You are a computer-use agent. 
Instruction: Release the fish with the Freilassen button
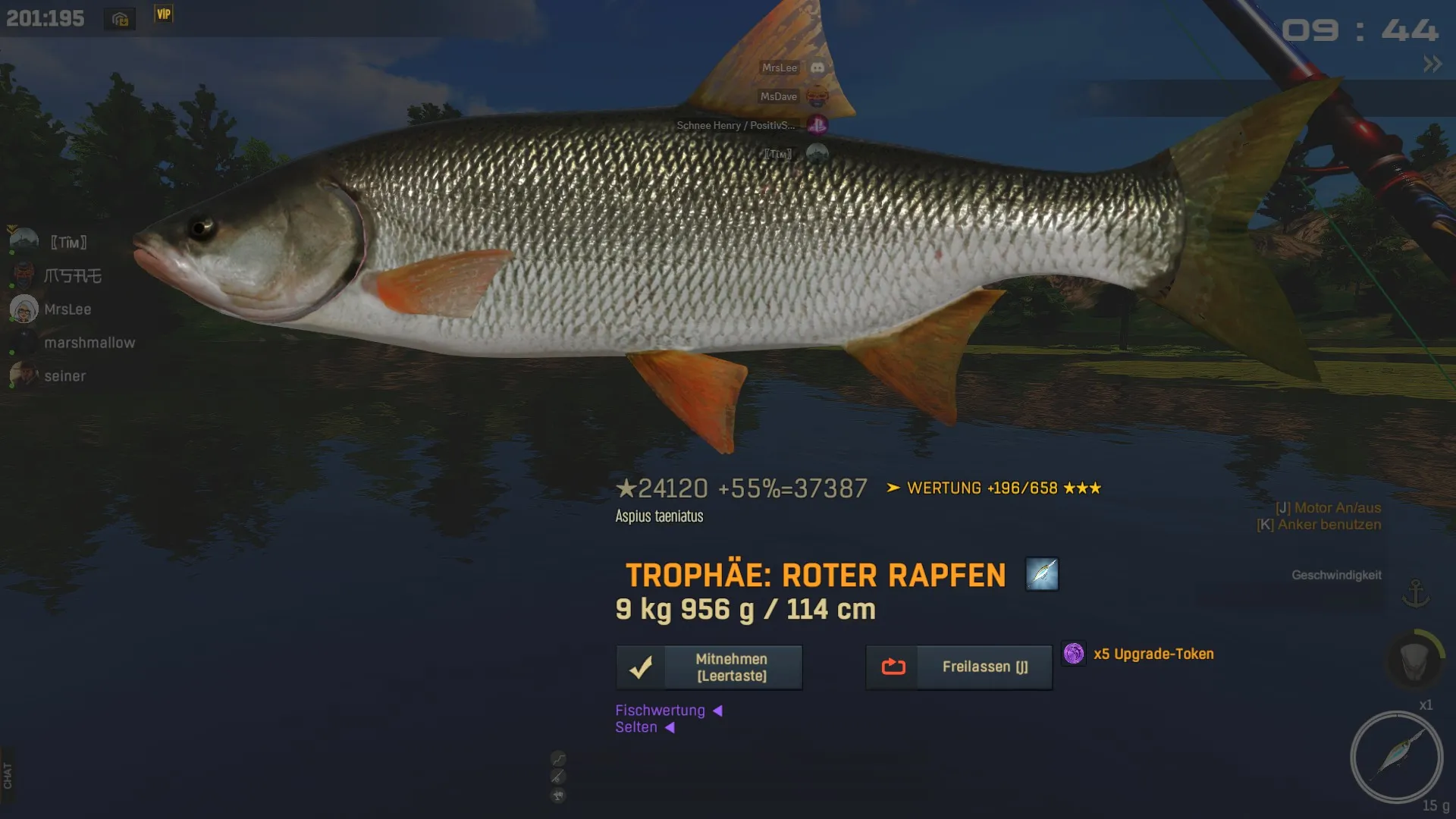pos(959,667)
